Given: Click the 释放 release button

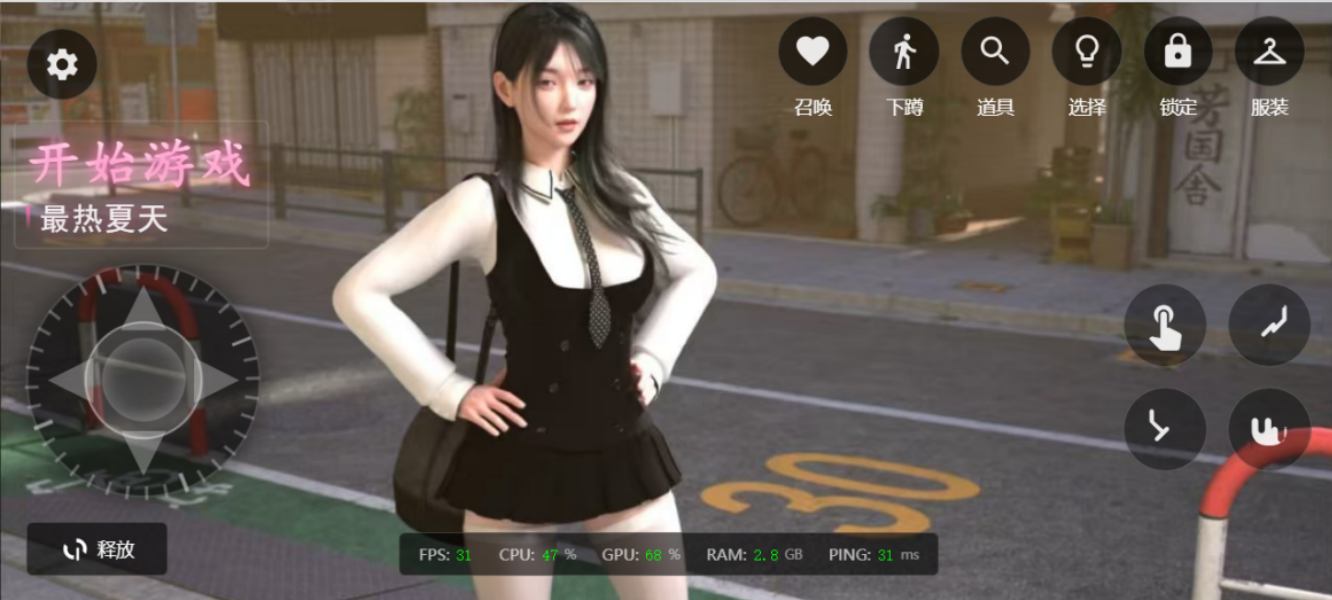Looking at the screenshot, I should [x=98, y=549].
